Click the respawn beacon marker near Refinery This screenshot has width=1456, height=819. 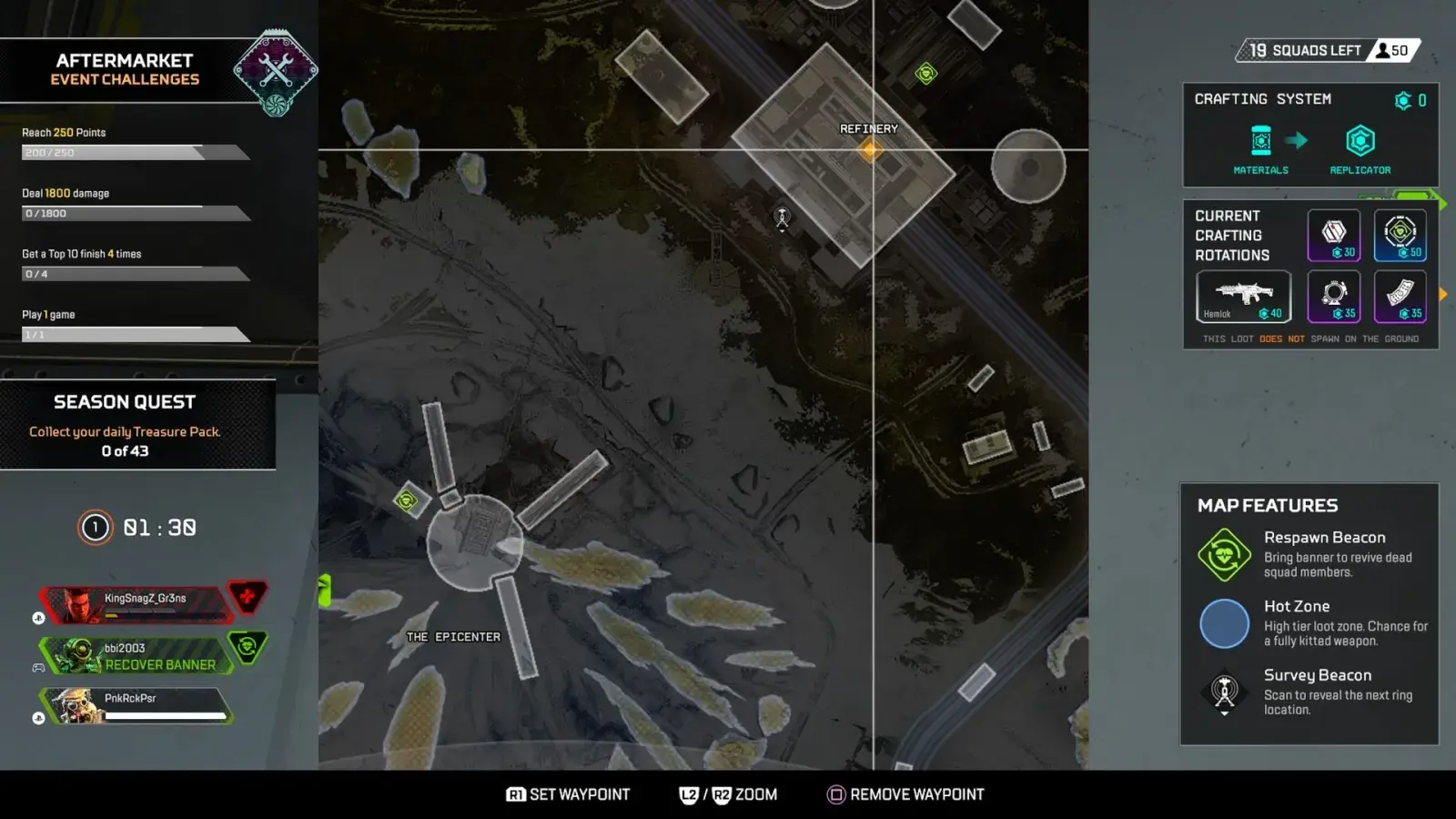tap(925, 74)
